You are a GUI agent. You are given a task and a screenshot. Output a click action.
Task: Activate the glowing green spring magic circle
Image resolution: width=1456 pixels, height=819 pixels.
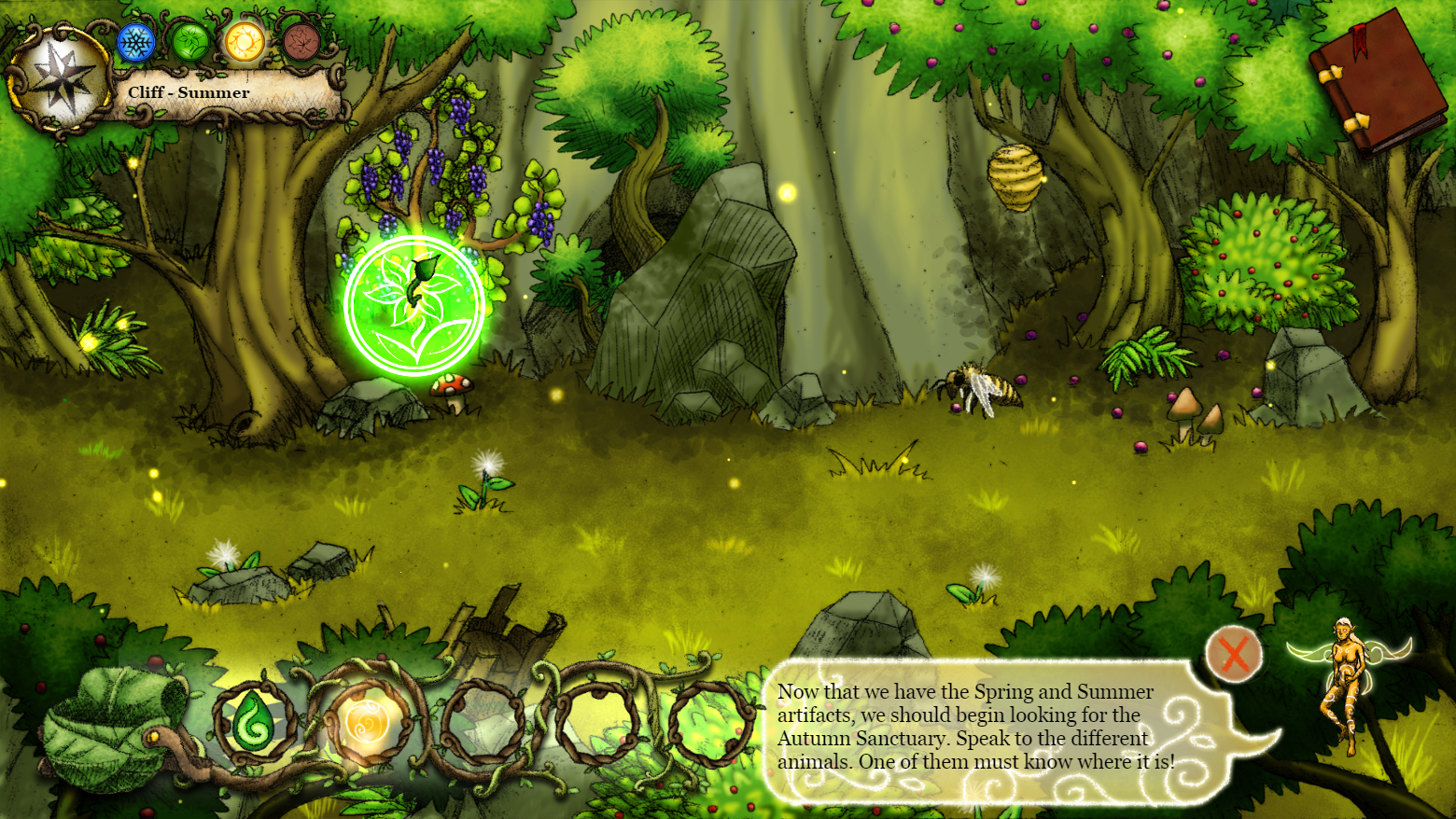(x=414, y=305)
